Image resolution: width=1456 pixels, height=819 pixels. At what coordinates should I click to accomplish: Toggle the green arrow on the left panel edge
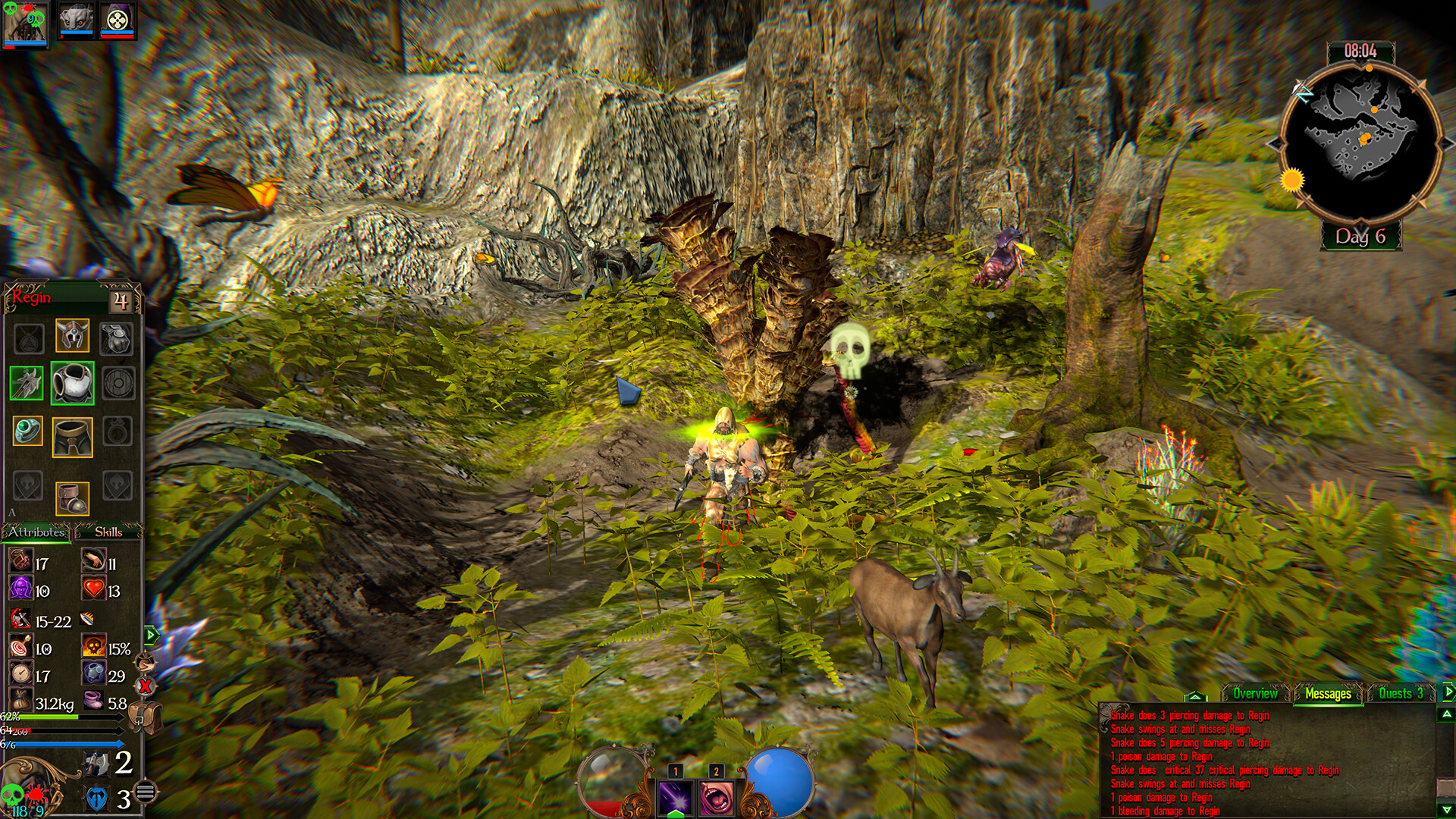point(151,635)
